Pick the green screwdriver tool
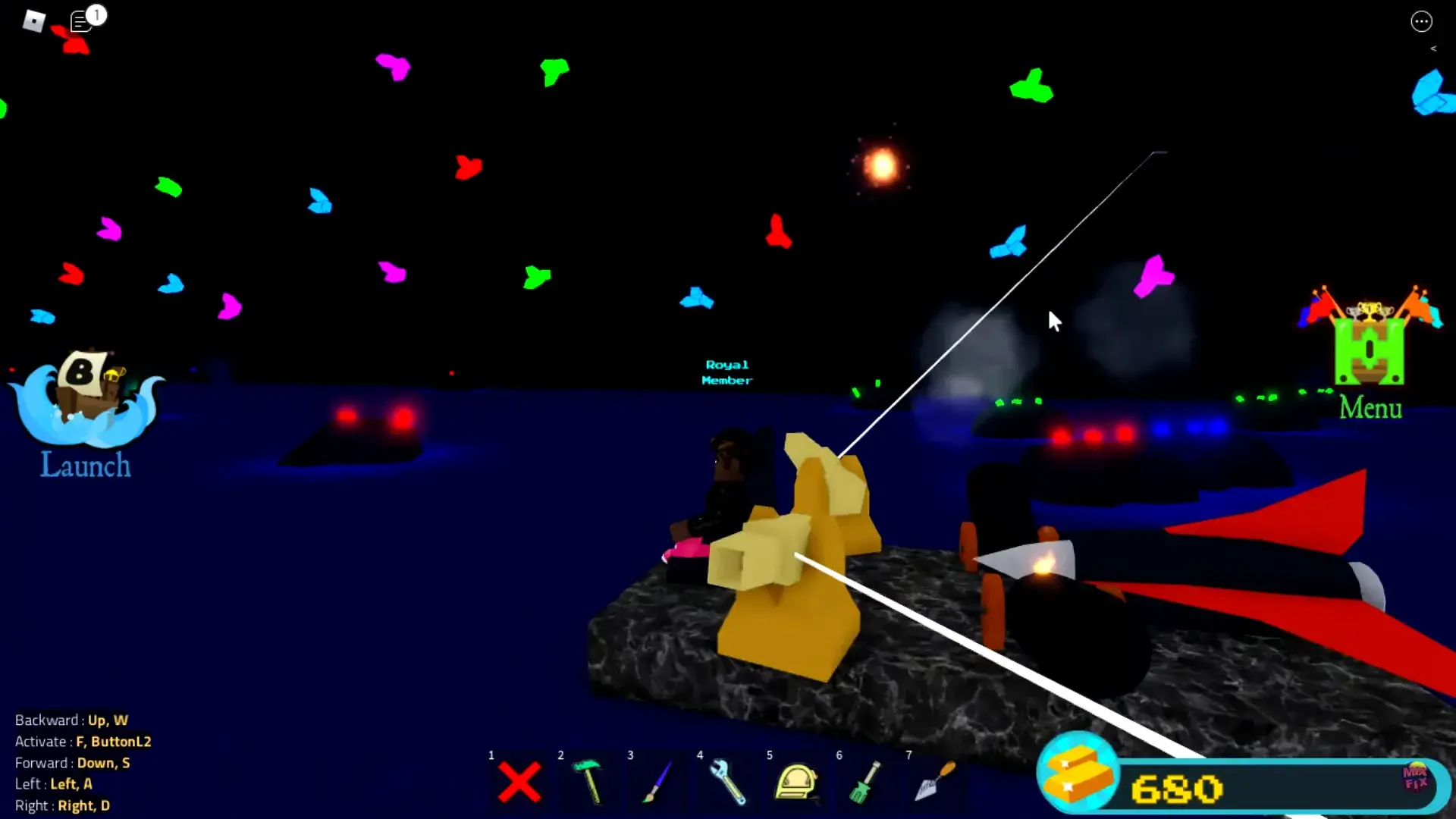1456x819 pixels. [865, 781]
